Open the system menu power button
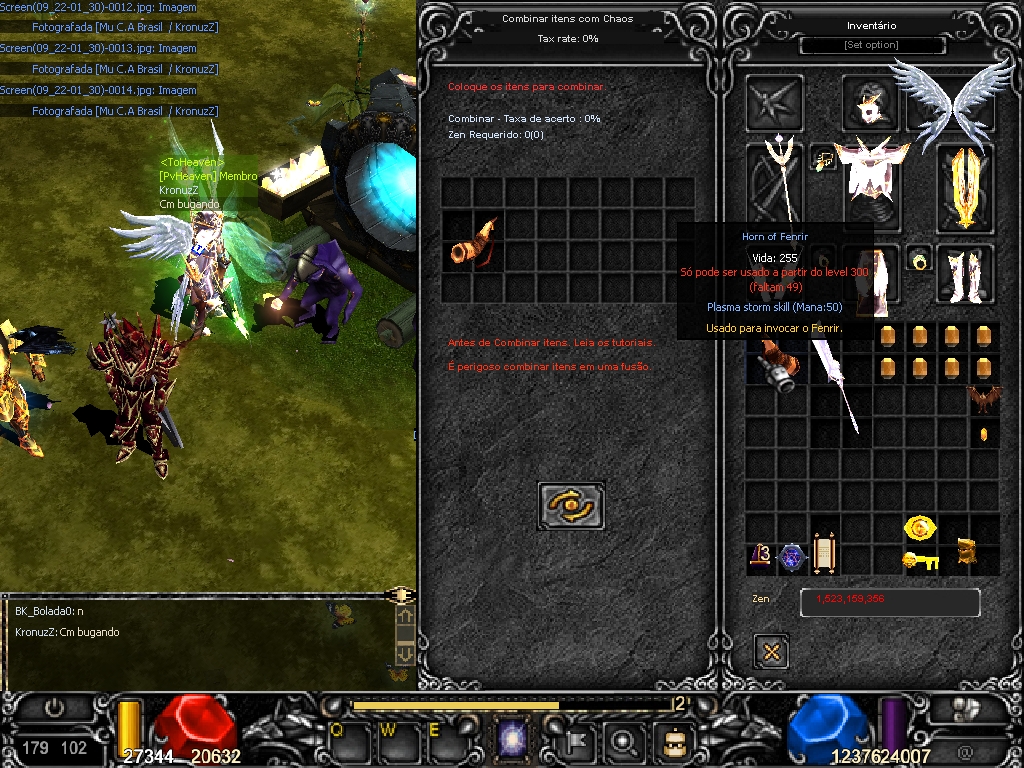The width and height of the screenshot is (1024, 768). click(55, 709)
